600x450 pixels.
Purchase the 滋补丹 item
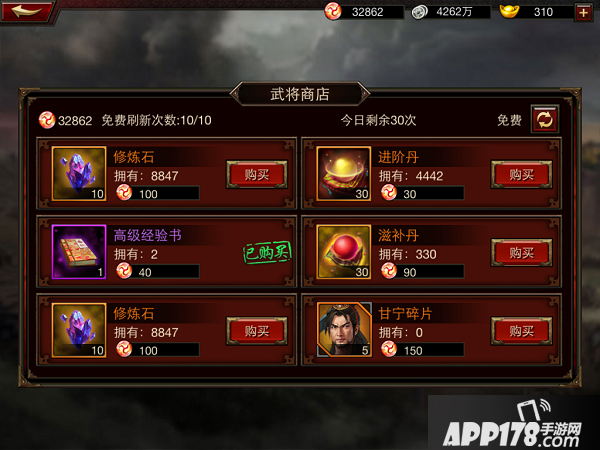[522, 251]
